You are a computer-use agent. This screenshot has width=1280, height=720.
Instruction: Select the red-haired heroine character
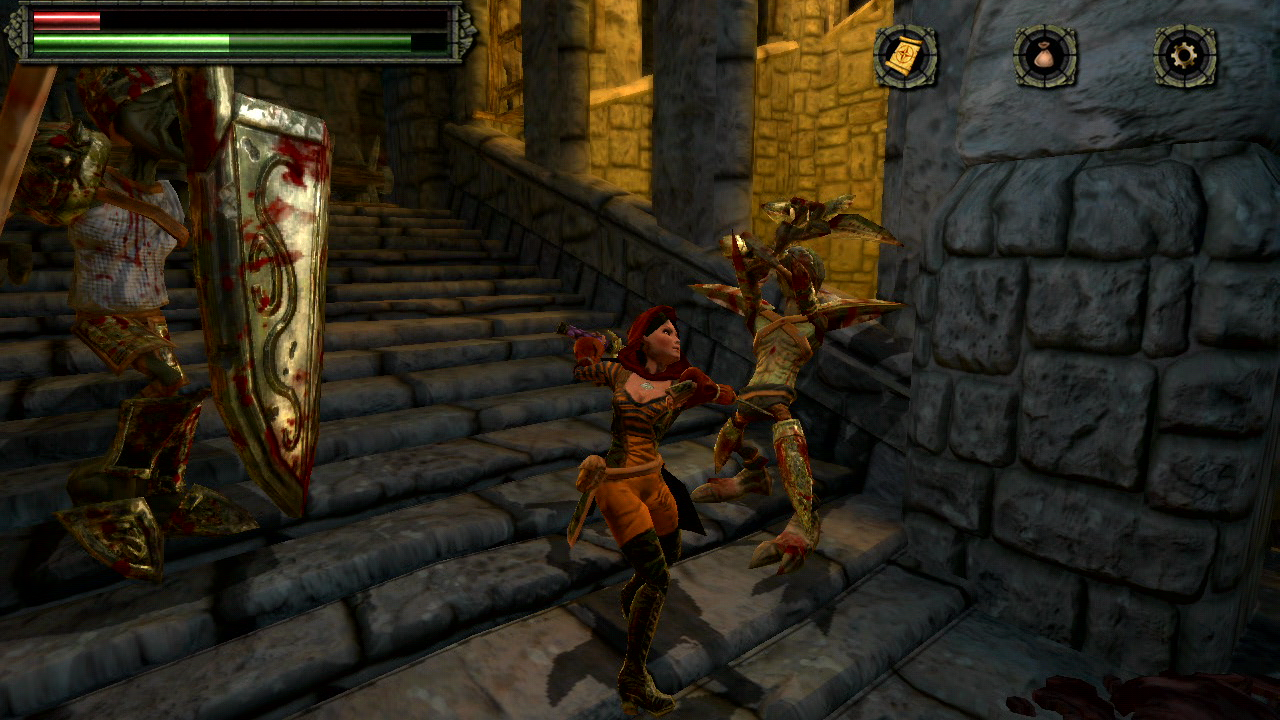[650, 450]
